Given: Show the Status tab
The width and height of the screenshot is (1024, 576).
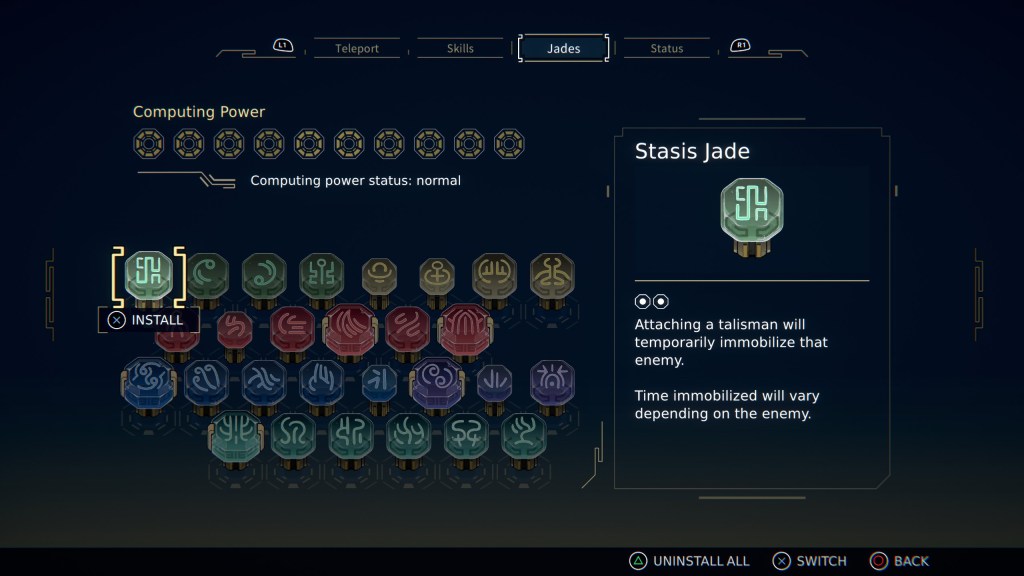Looking at the screenshot, I should [x=666, y=48].
